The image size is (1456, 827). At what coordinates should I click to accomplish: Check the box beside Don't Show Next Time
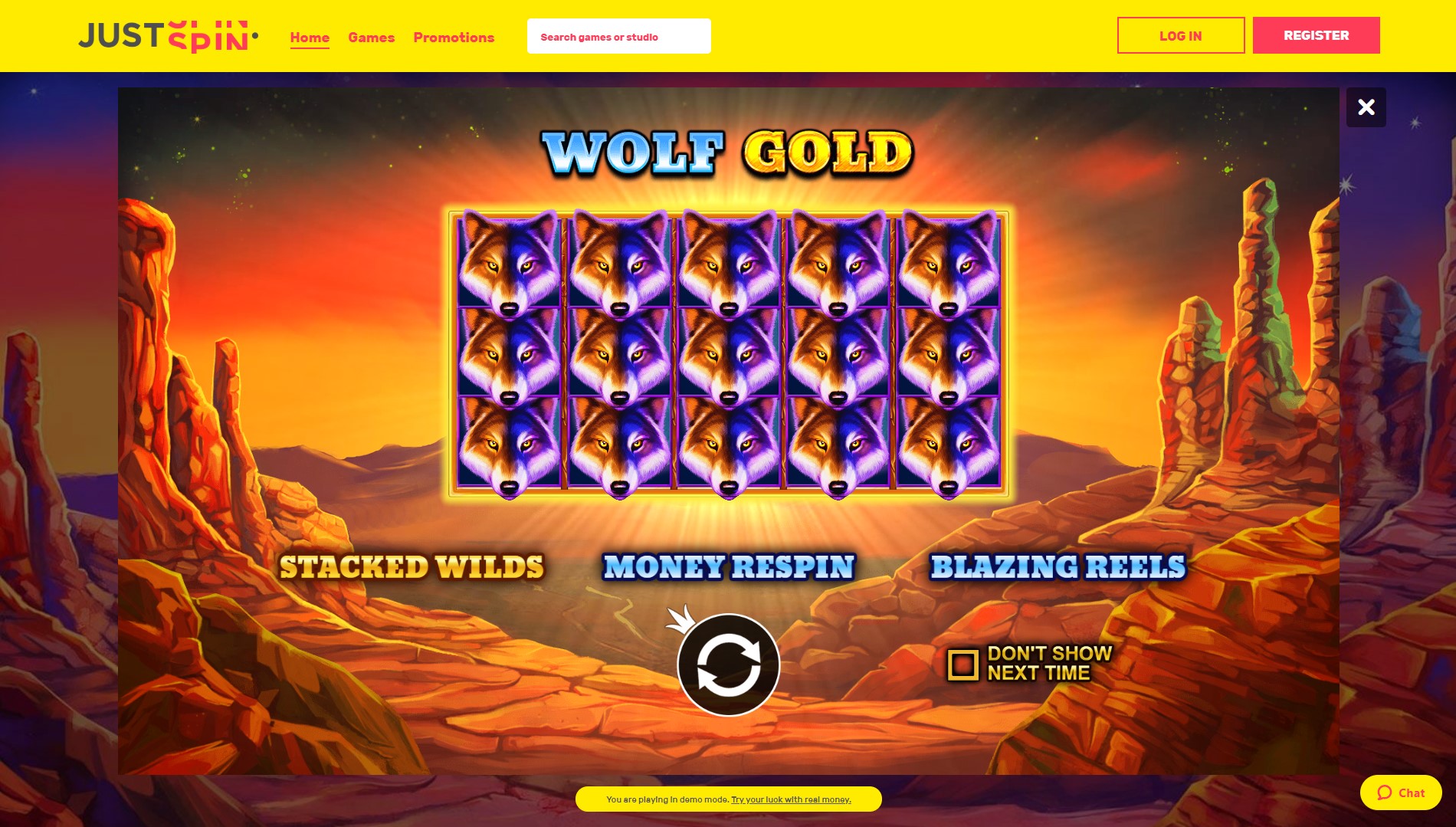coord(963,664)
